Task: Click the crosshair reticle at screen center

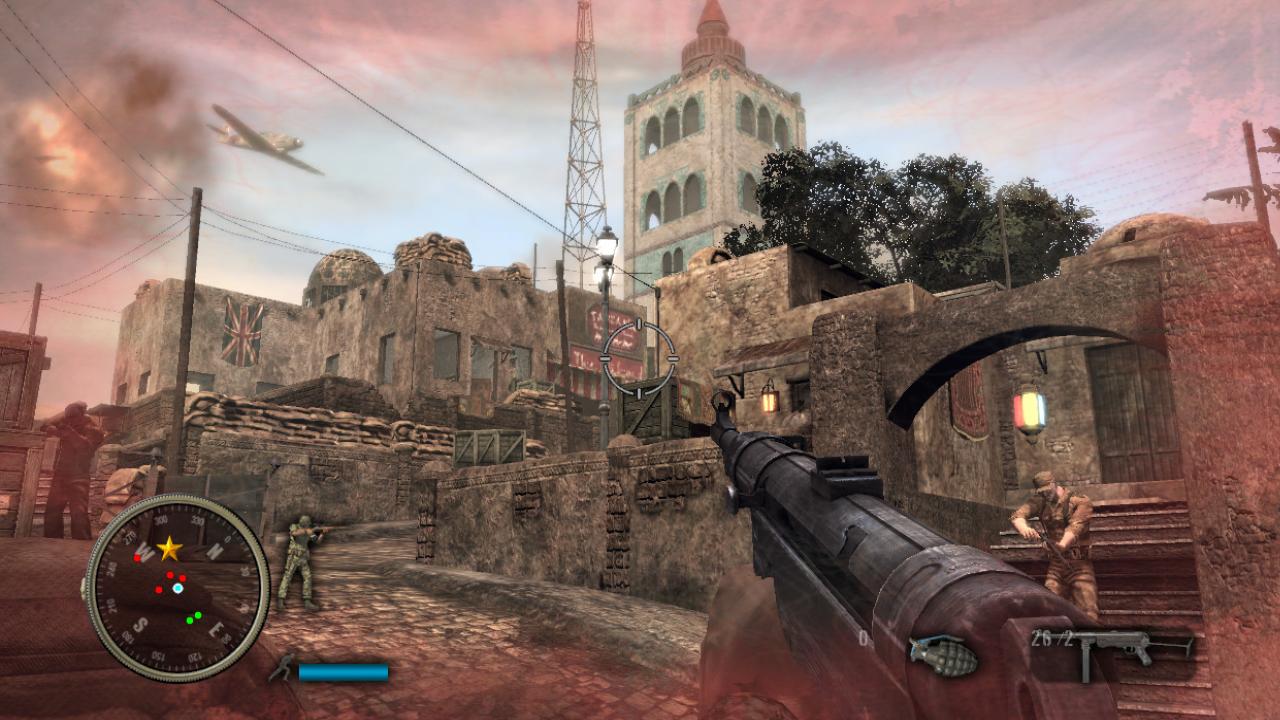Action: (x=640, y=360)
